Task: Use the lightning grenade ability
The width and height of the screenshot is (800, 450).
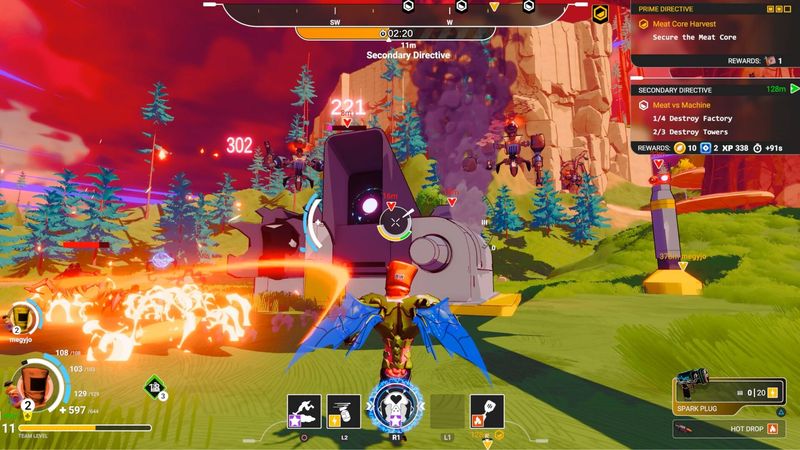Action: [343, 410]
